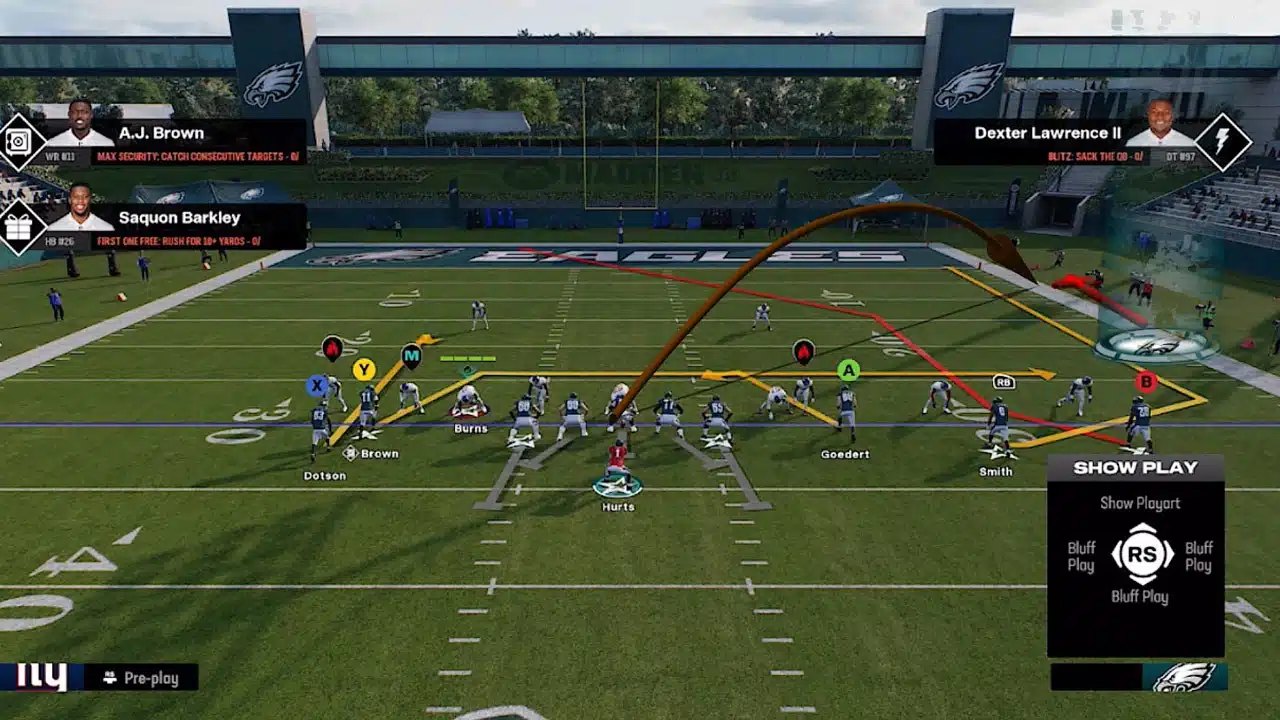Click the Blitz lightning bolt icon
Screen dimensions: 1280x720
(1222, 142)
